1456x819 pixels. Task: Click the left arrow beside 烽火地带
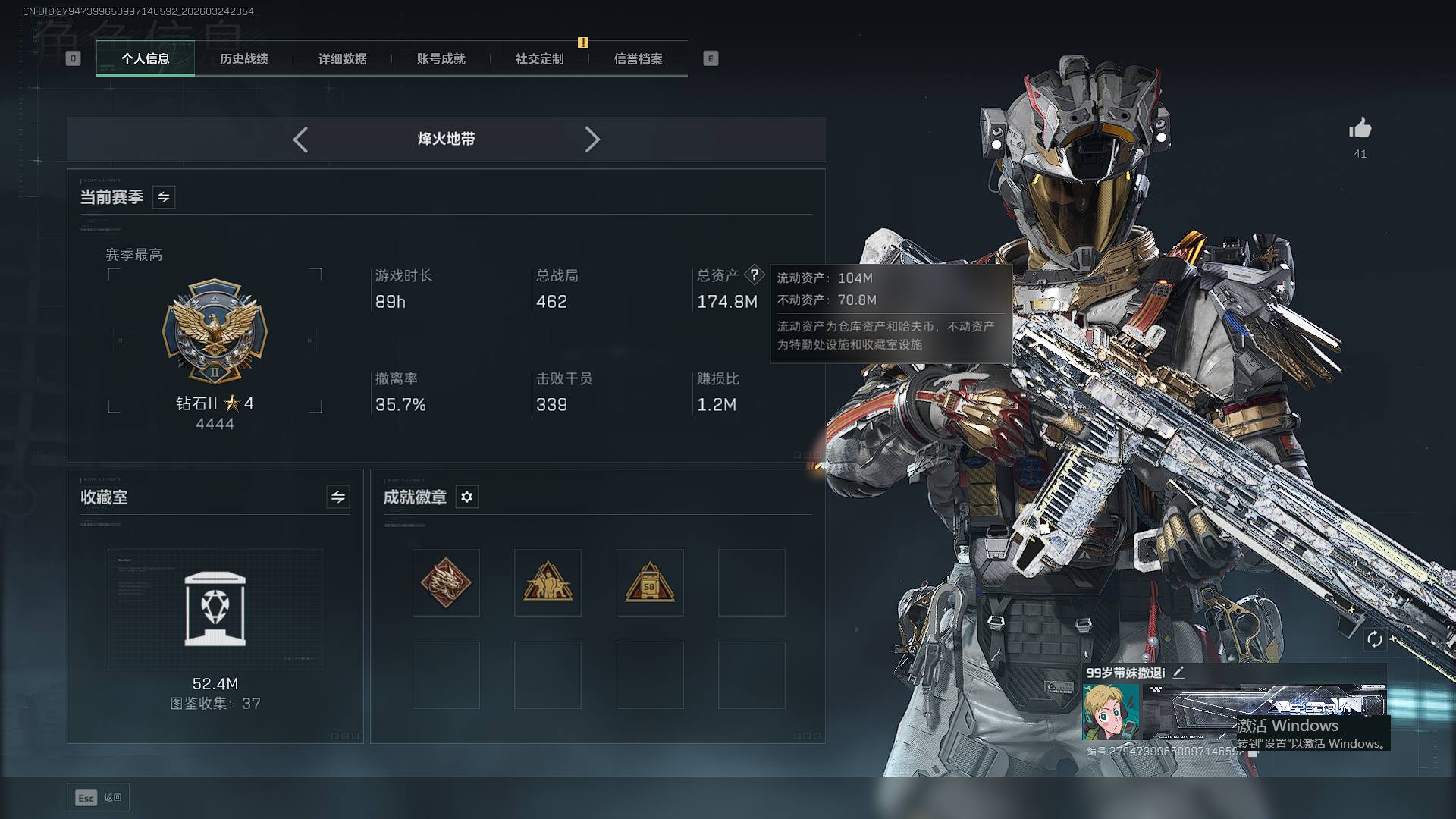pyautogui.click(x=300, y=140)
